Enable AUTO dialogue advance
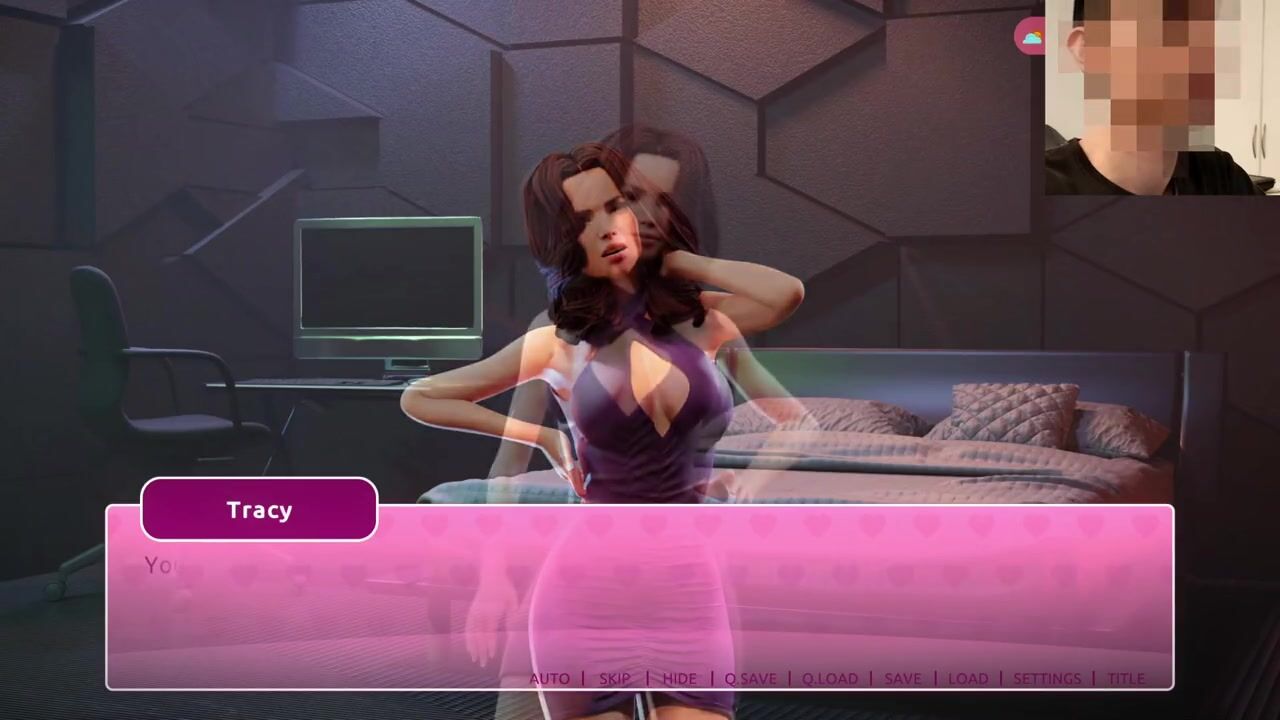This screenshot has width=1280, height=720. tap(549, 678)
